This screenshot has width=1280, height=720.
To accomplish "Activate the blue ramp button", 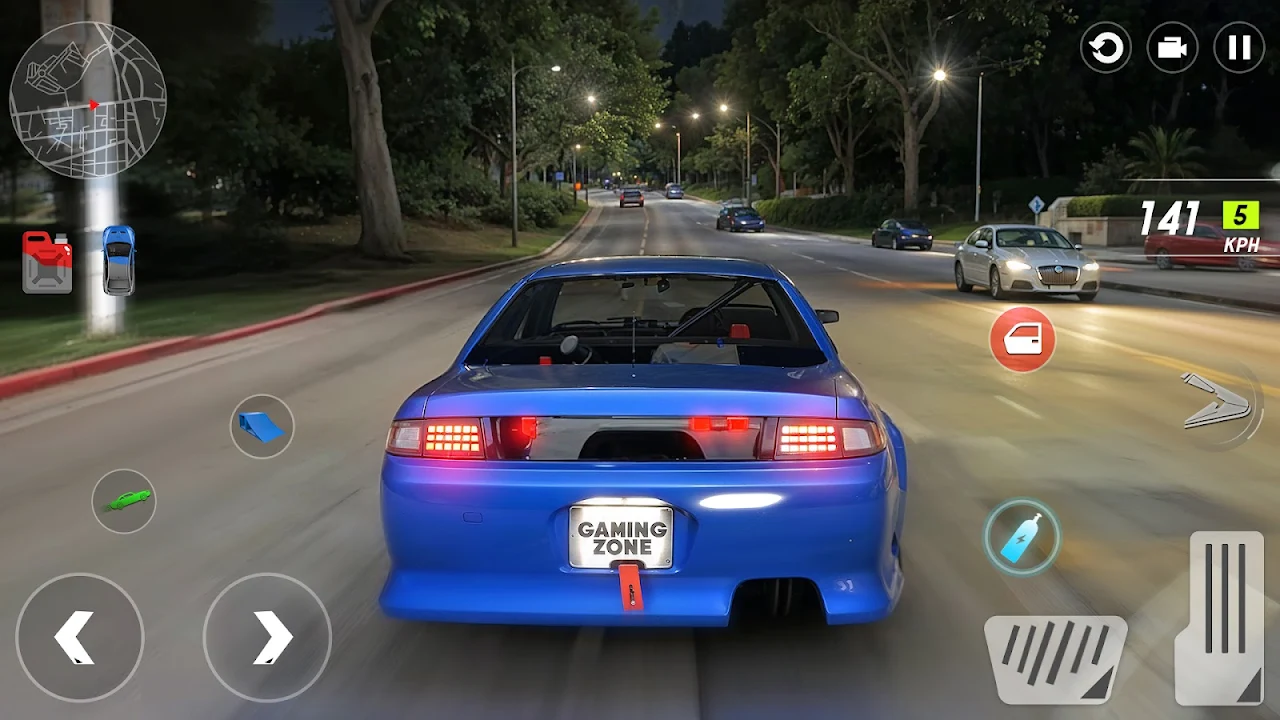I will click(x=262, y=427).
